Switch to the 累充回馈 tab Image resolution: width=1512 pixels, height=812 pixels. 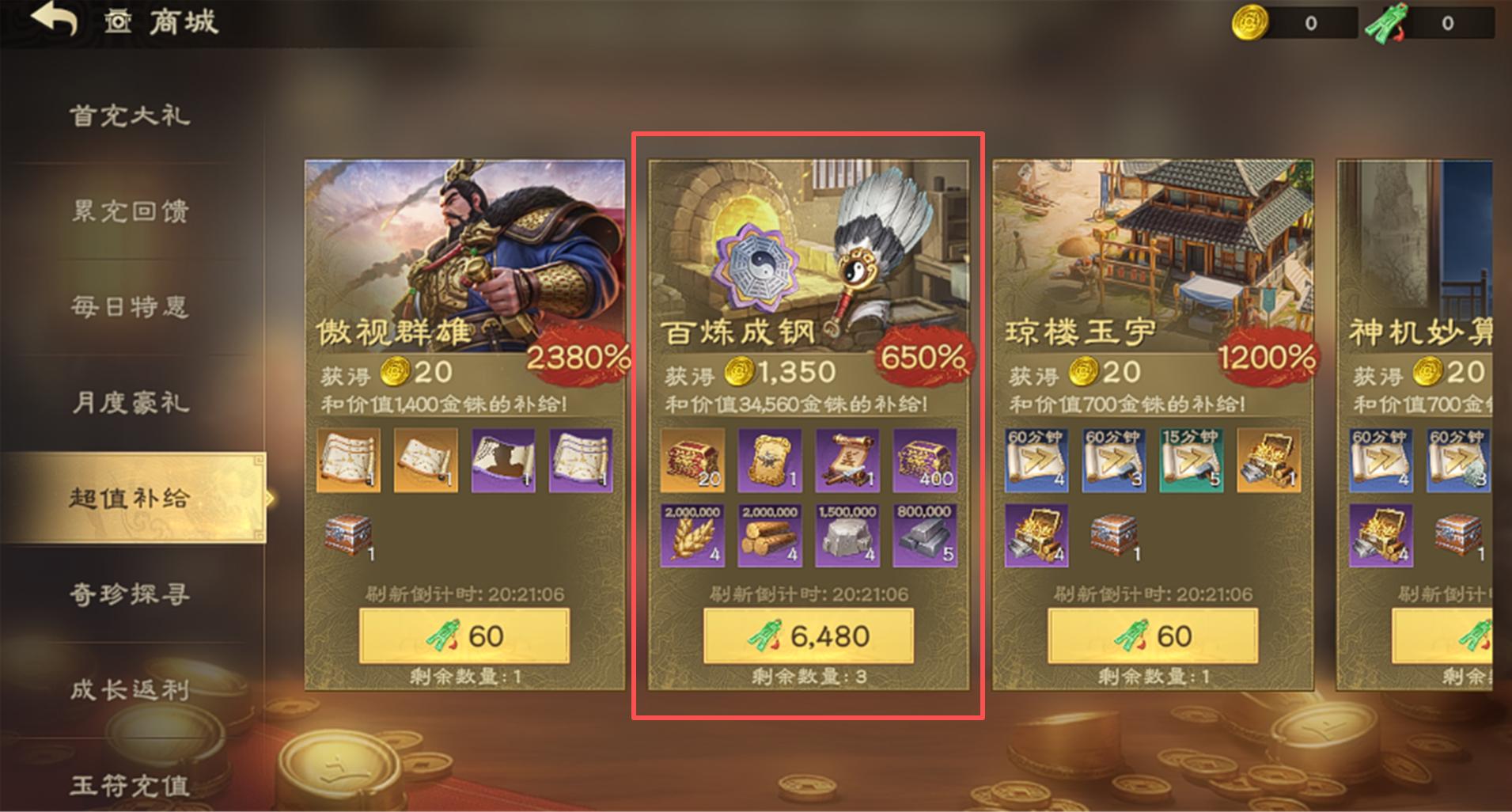[131, 211]
